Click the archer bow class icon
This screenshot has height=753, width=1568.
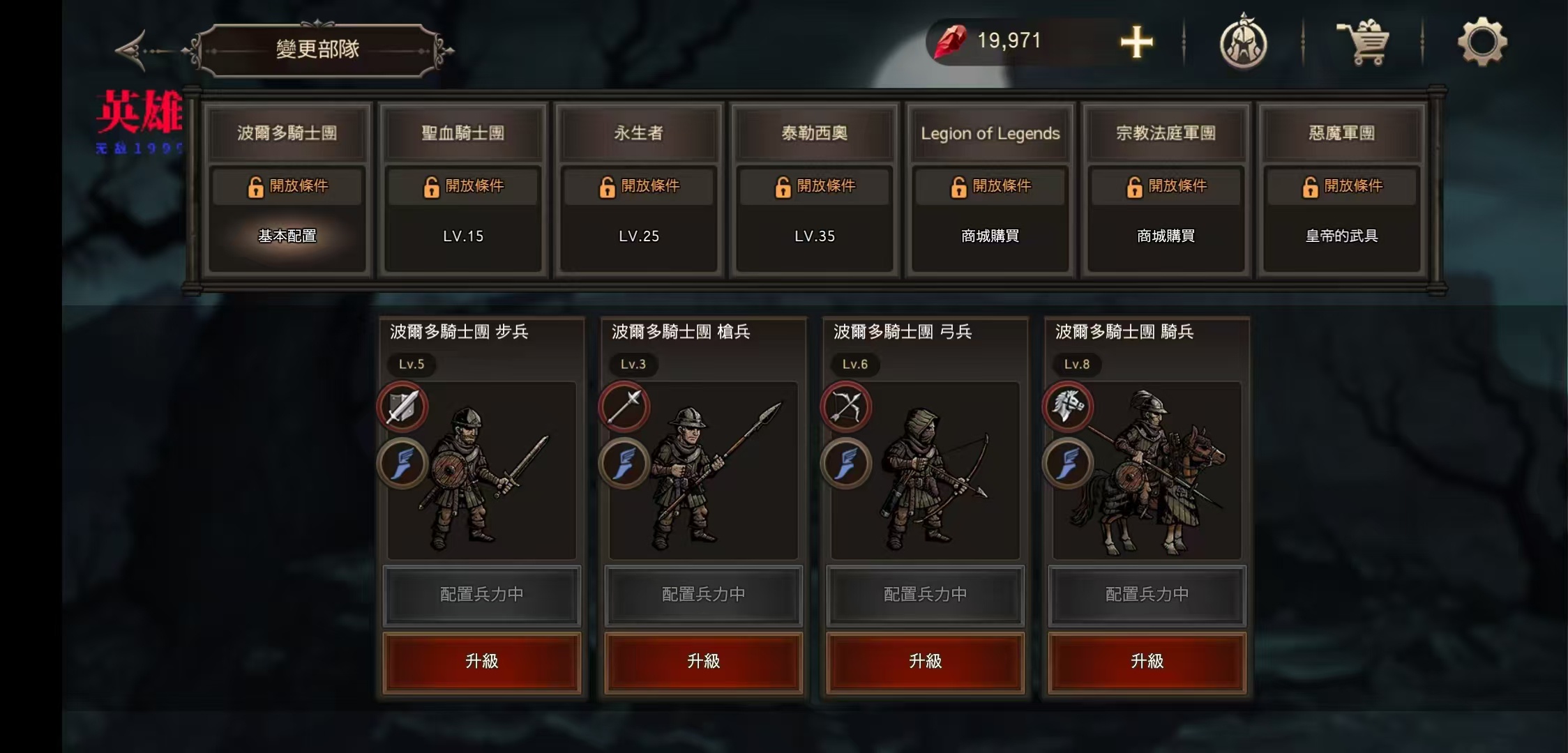[x=846, y=406]
